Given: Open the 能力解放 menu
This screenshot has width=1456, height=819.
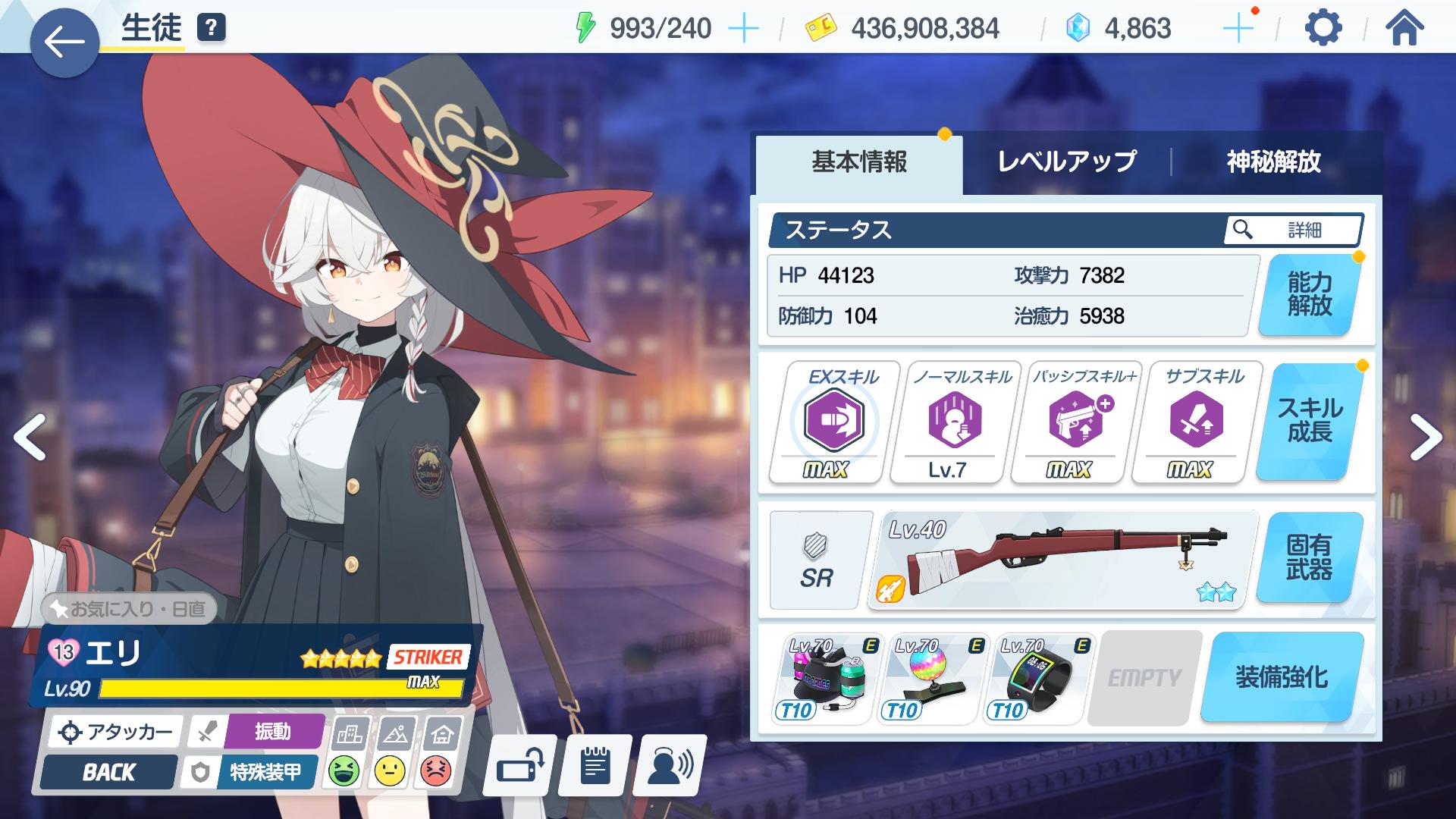Looking at the screenshot, I should [x=1309, y=295].
